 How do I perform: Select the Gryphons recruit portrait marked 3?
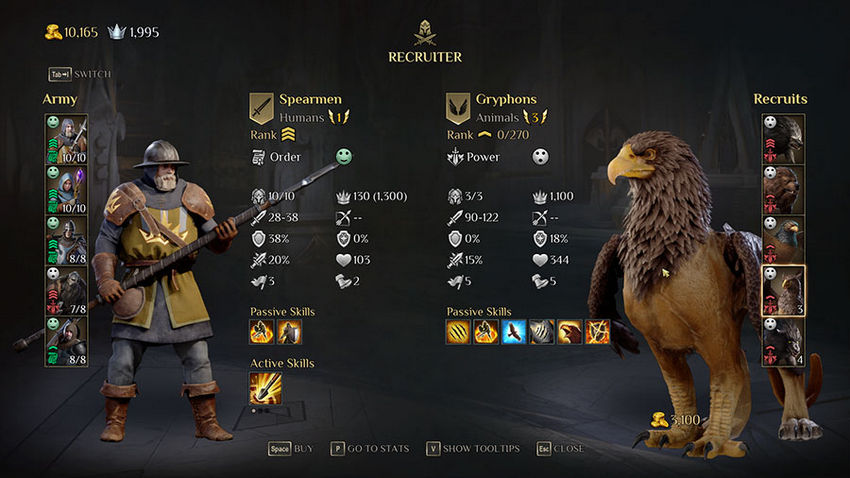(784, 291)
